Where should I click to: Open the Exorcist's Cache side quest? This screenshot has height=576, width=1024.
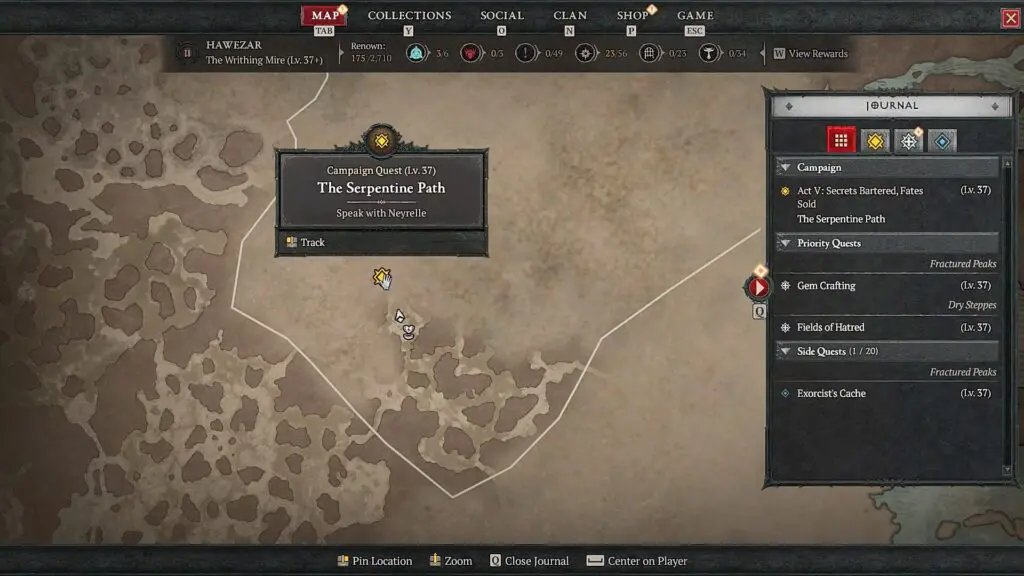831,394
